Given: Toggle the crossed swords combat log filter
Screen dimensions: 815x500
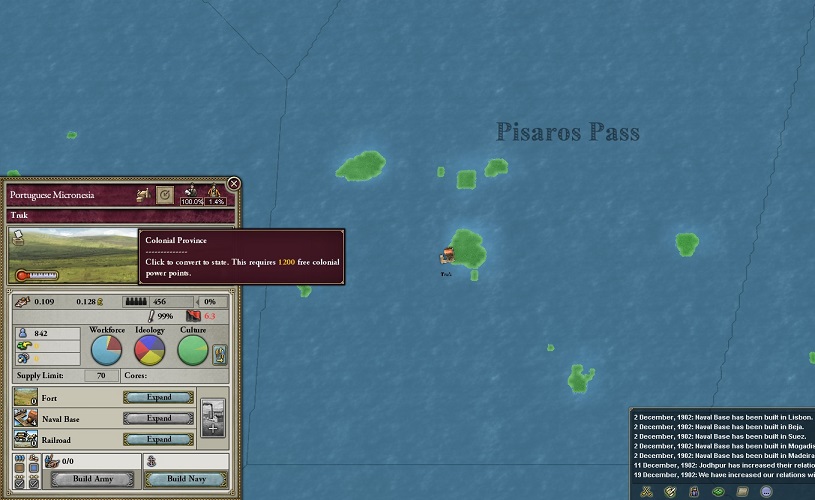Looking at the screenshot, I should point(647,491).
